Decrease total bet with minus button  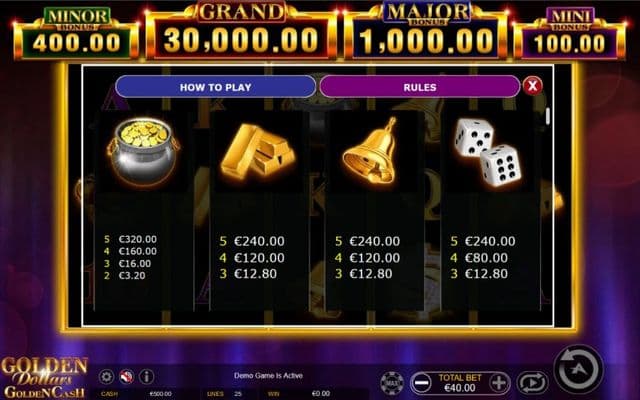[422, 382]
